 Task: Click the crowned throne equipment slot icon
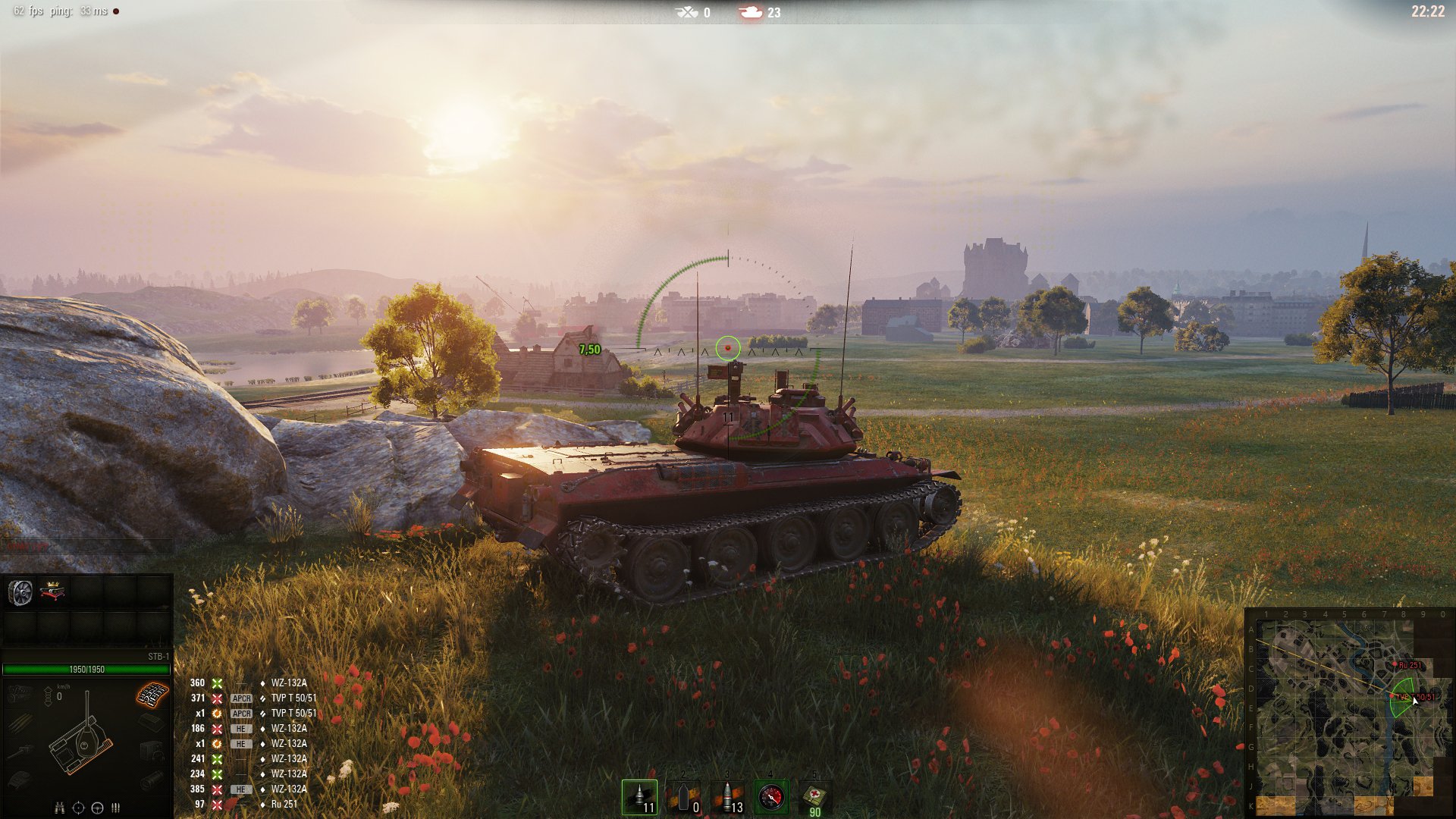[x=52, y=591]
